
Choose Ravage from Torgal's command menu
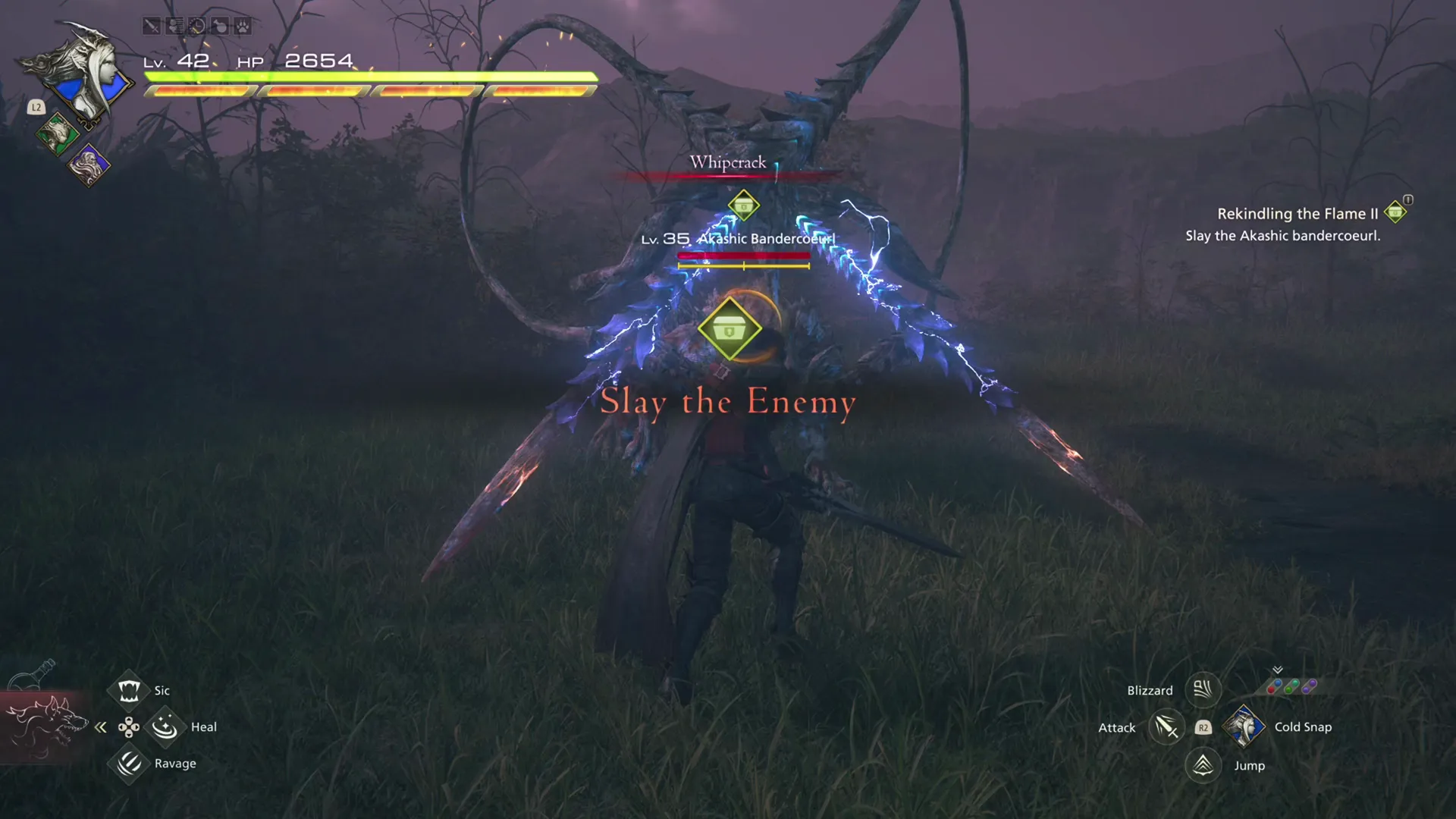[x=128, y=764]
